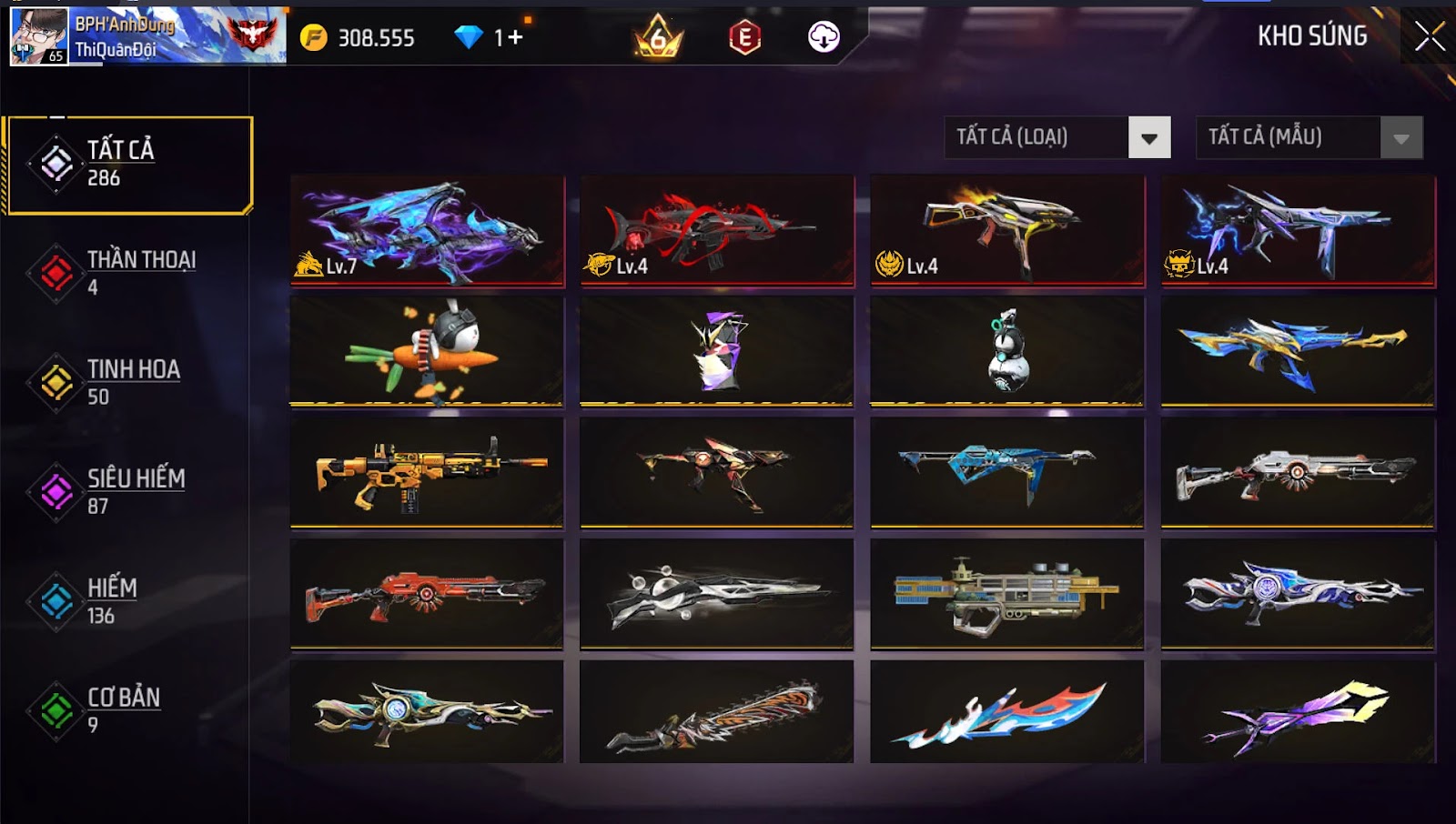
Task: Click the gold F coin currency icon
Action: [x=314, y=38]
